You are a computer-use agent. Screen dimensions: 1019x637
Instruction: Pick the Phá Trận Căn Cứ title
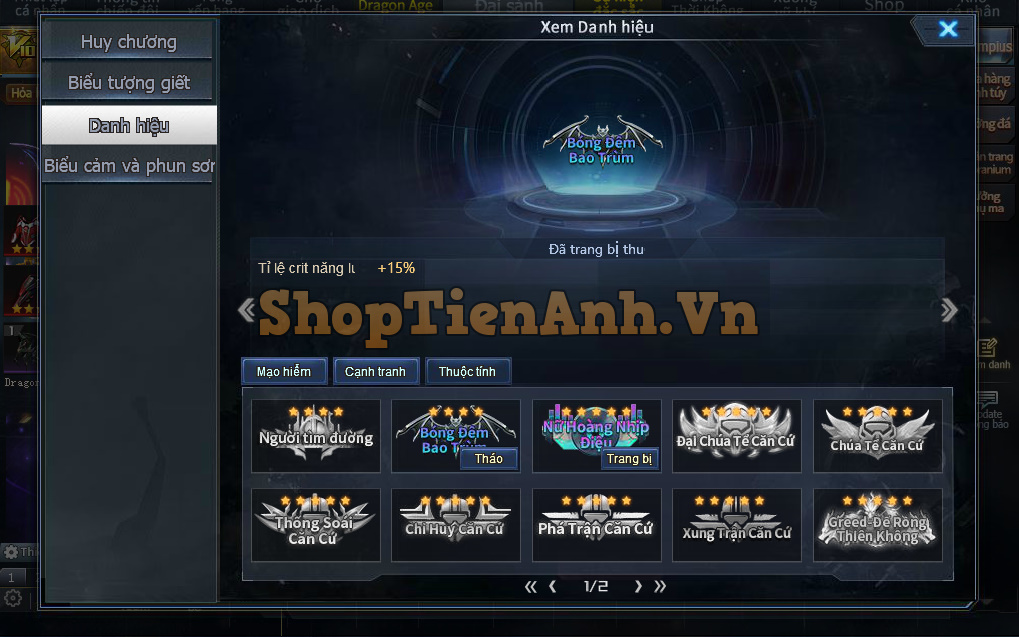(x=596, y=524)
